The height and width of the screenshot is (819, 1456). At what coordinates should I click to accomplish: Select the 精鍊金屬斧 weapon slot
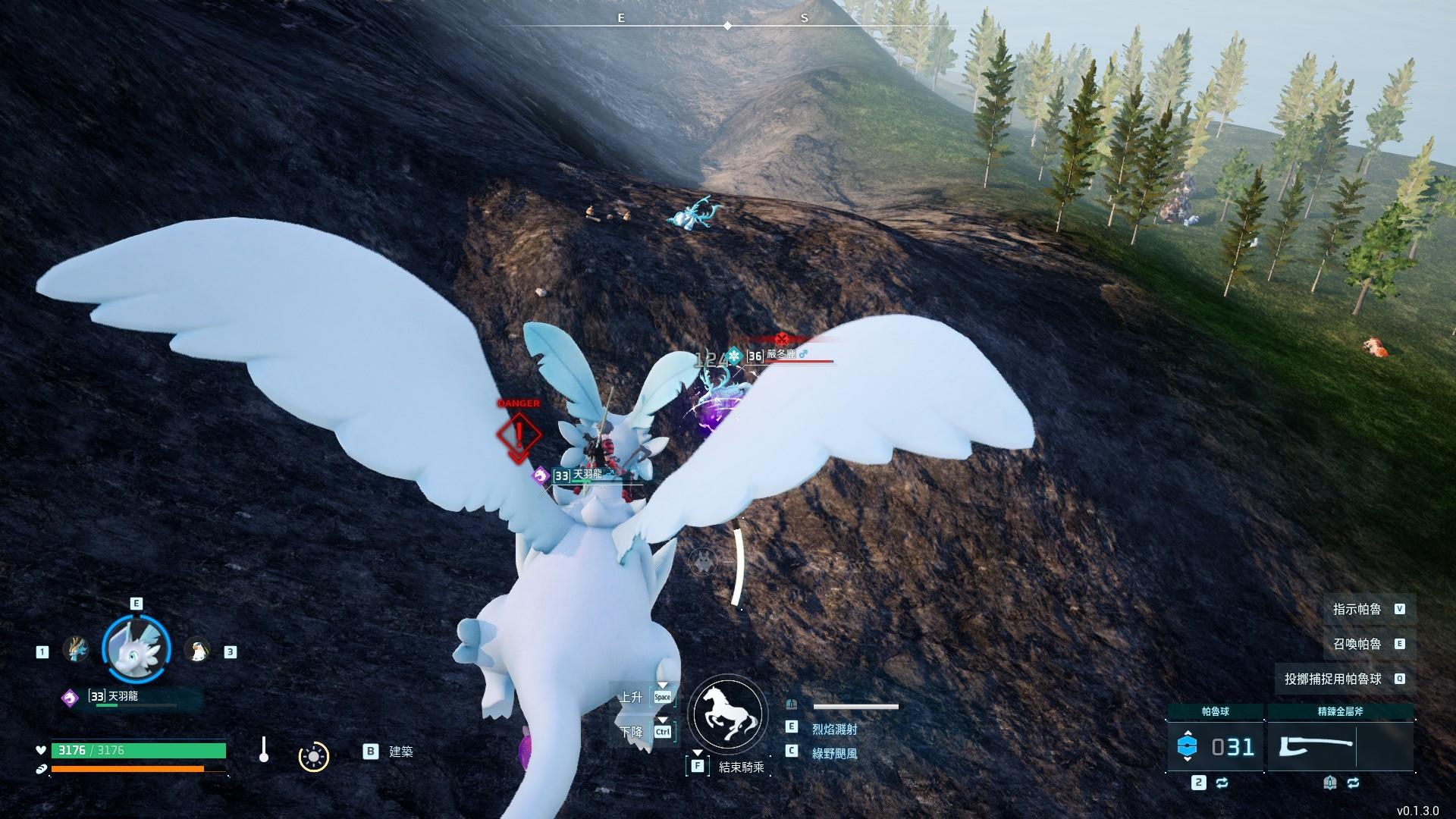click(1340, 746)
